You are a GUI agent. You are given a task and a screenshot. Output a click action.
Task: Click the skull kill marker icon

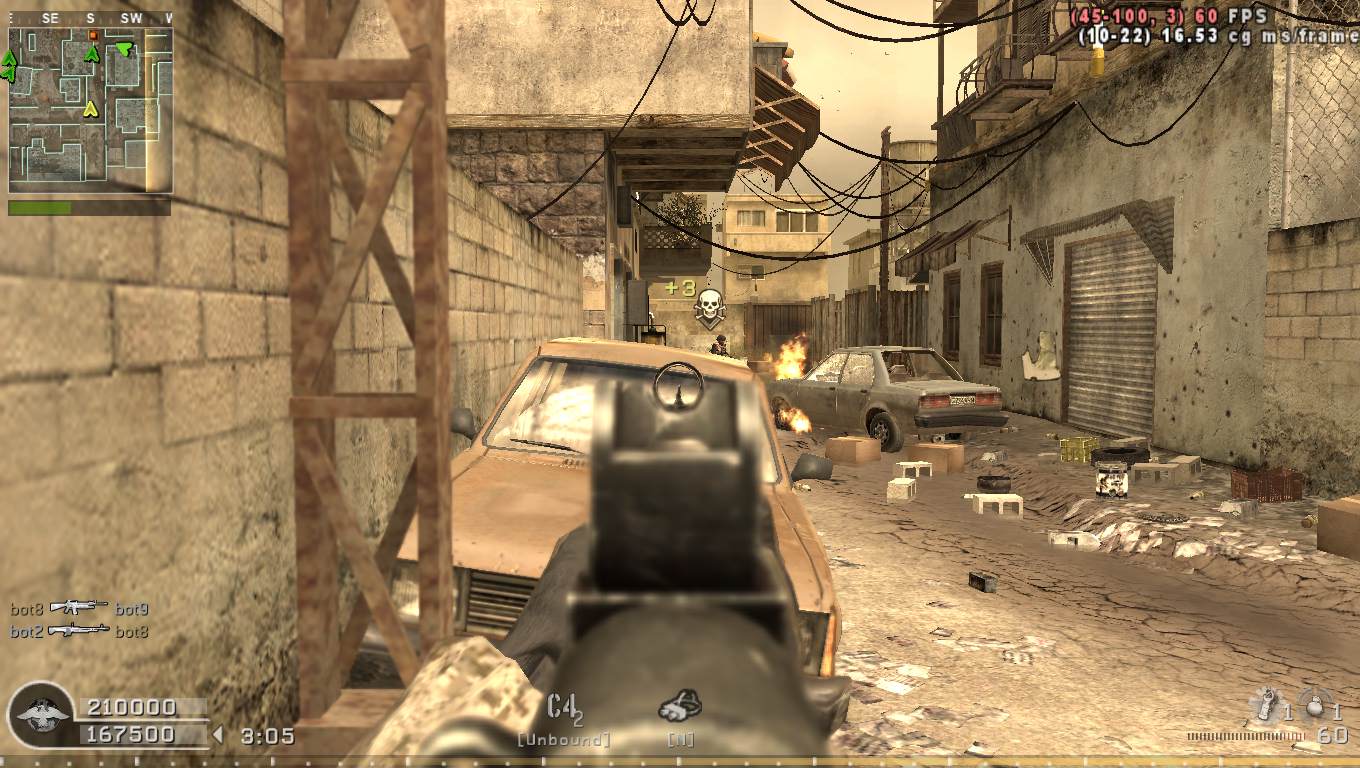(x=709, y=306)
